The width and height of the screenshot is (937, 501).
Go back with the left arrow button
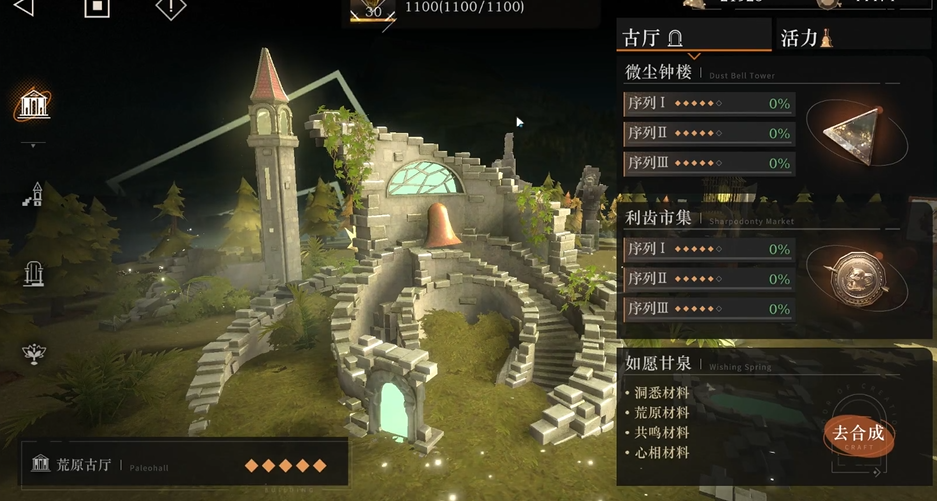coord(22,7)
